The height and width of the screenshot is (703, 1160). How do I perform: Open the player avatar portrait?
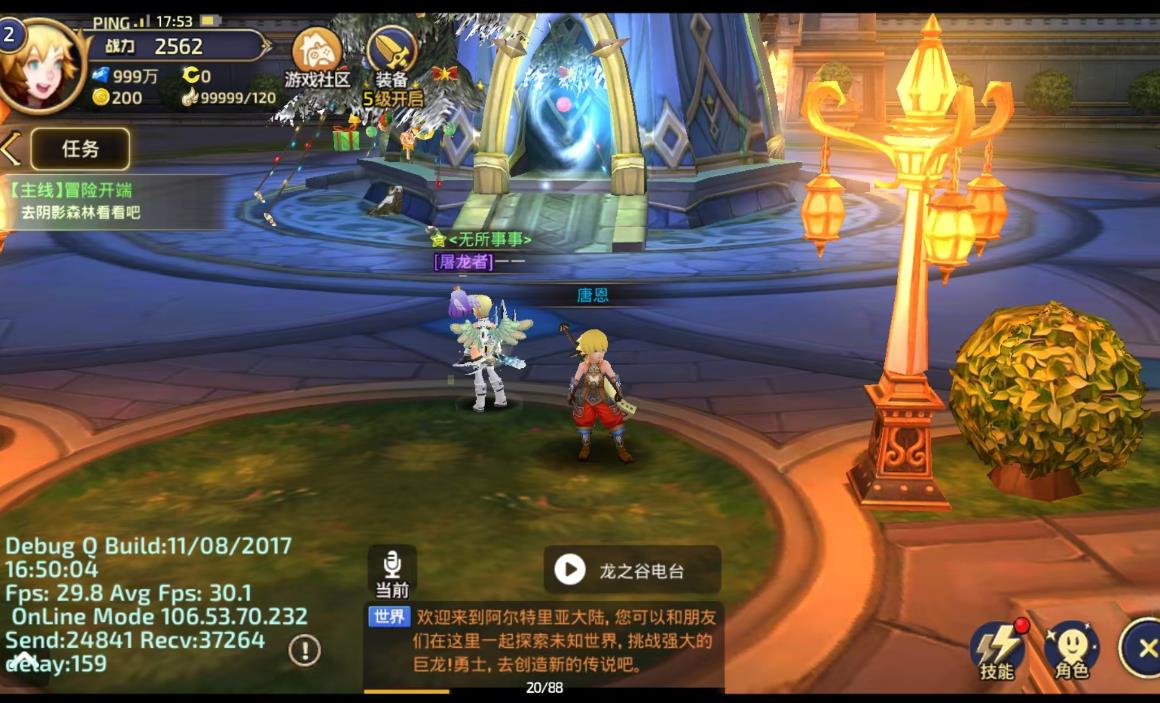pos(42,62)
